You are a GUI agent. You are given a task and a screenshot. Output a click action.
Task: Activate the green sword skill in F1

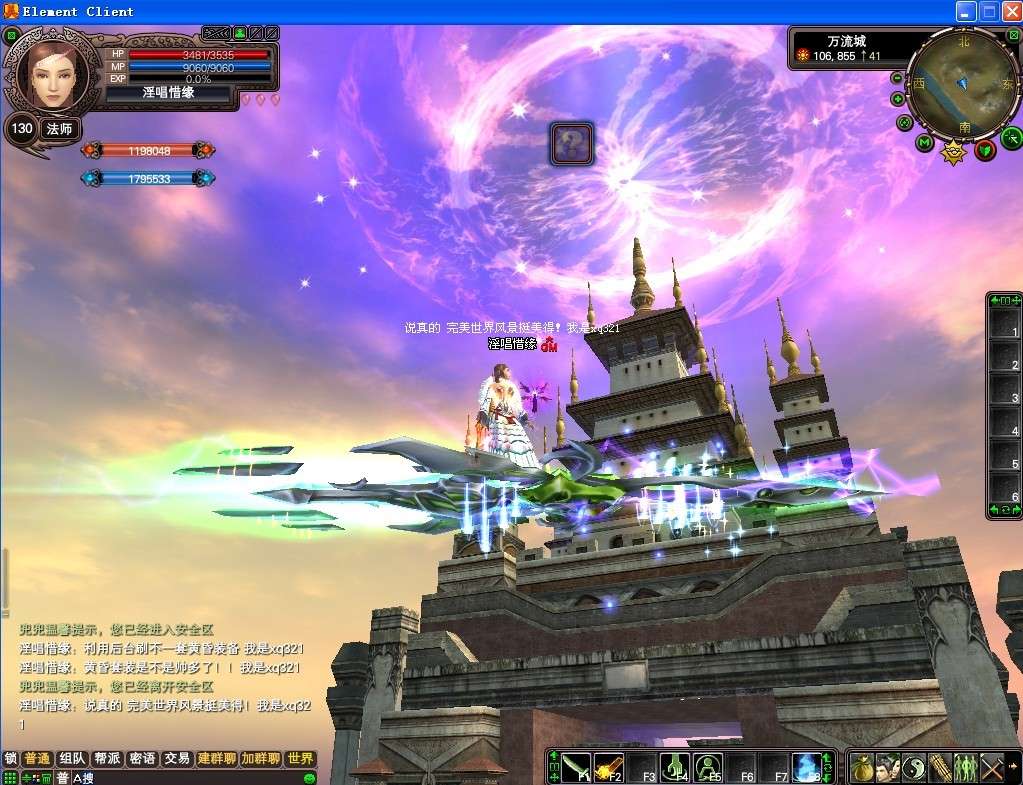[x=575, y=767]
